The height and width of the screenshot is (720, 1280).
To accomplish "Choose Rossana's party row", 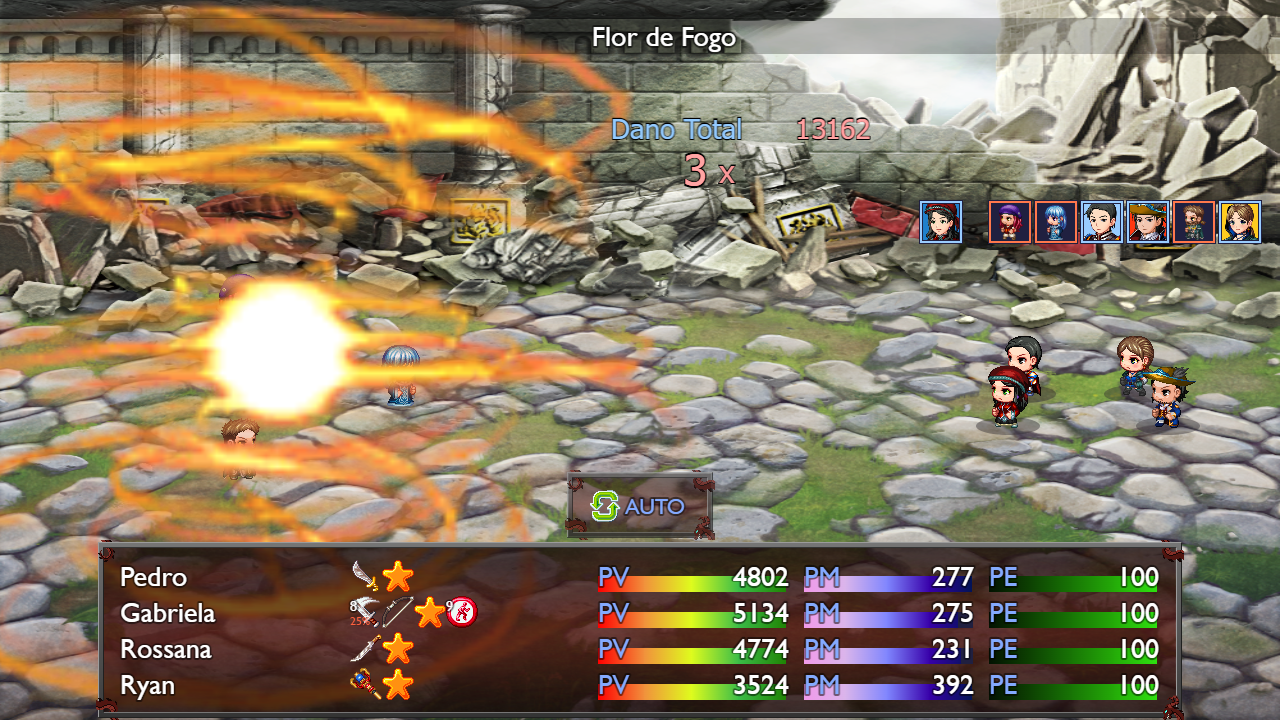I will (166, 649).
